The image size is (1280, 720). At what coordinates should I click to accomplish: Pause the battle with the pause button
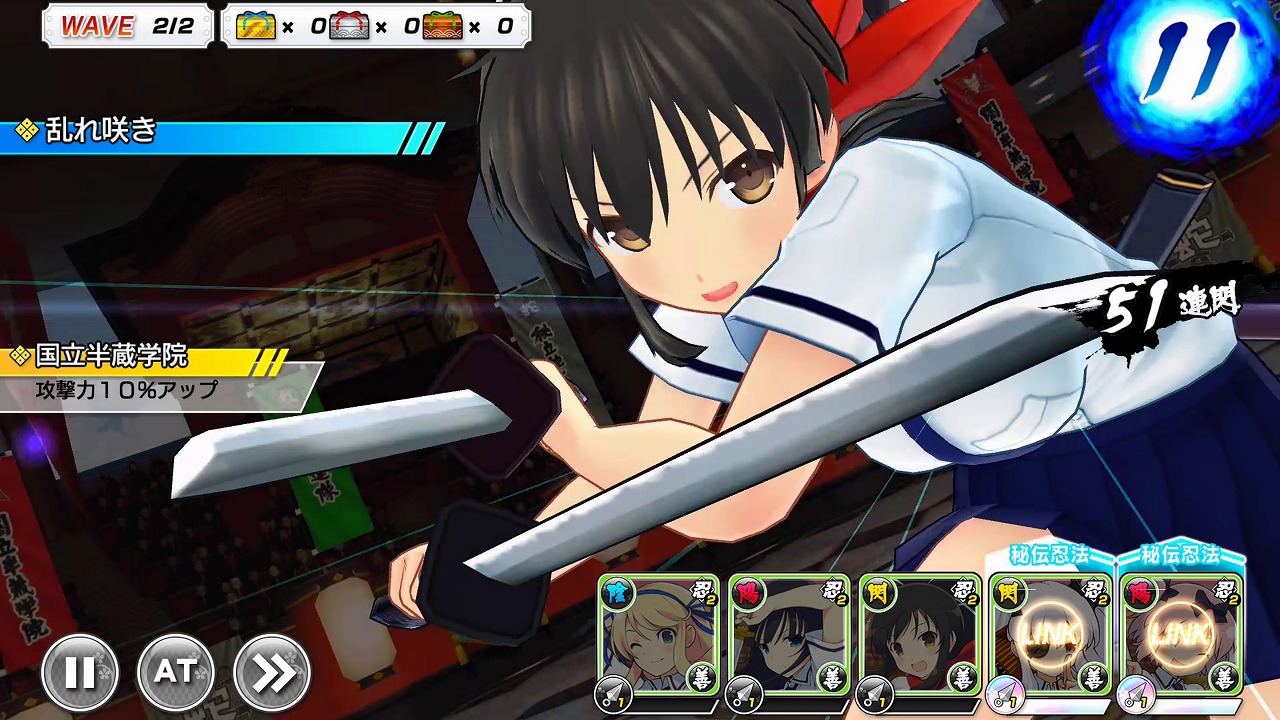[x=80, y=673]
